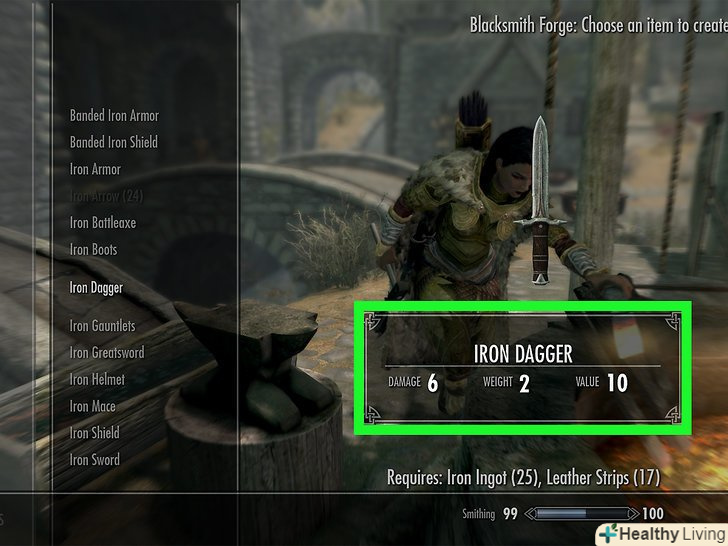
Task: Choose the Iron Shield entry
Action: coord(94,434)
